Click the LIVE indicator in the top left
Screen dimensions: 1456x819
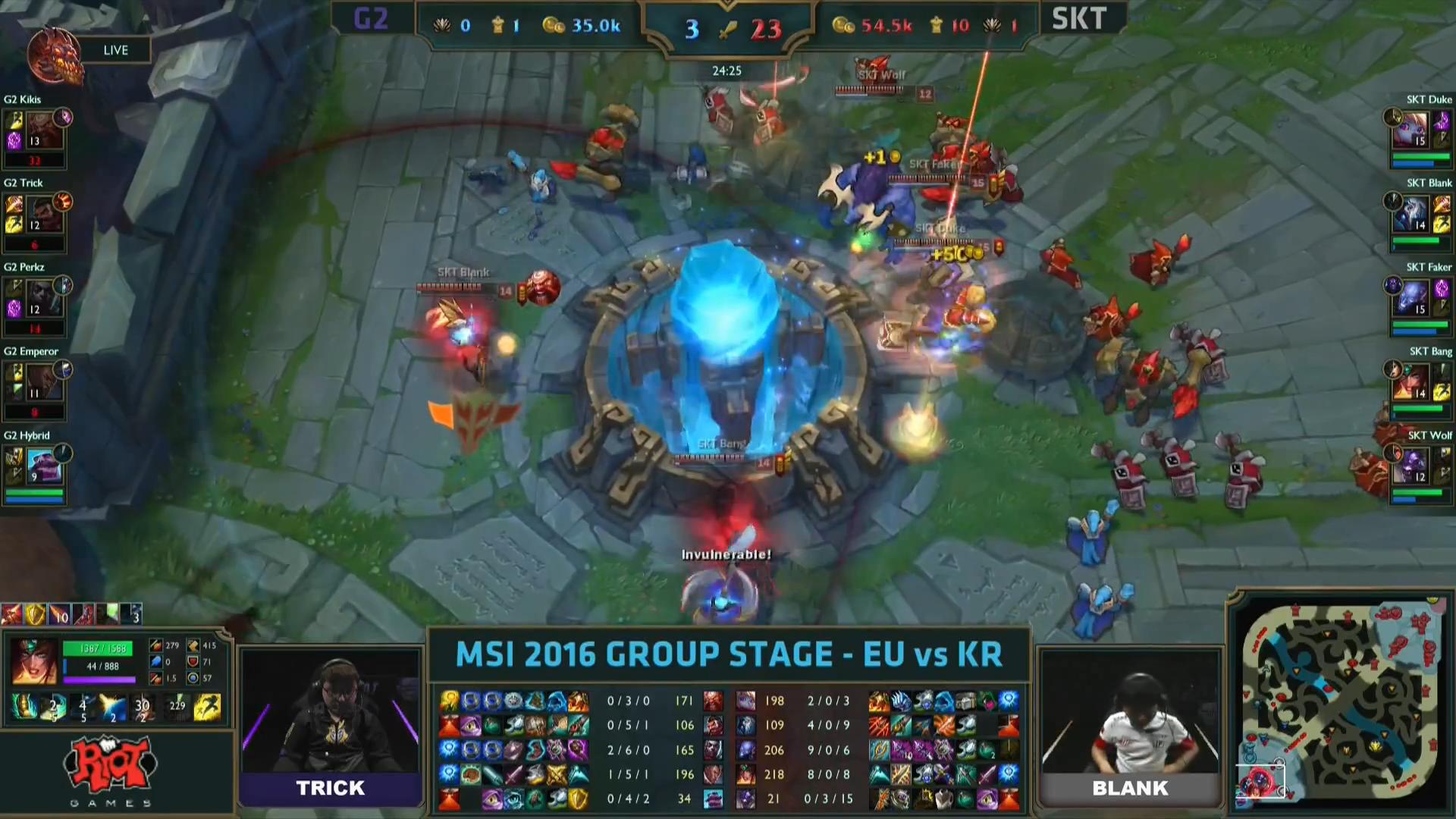(x=115, y=49)
